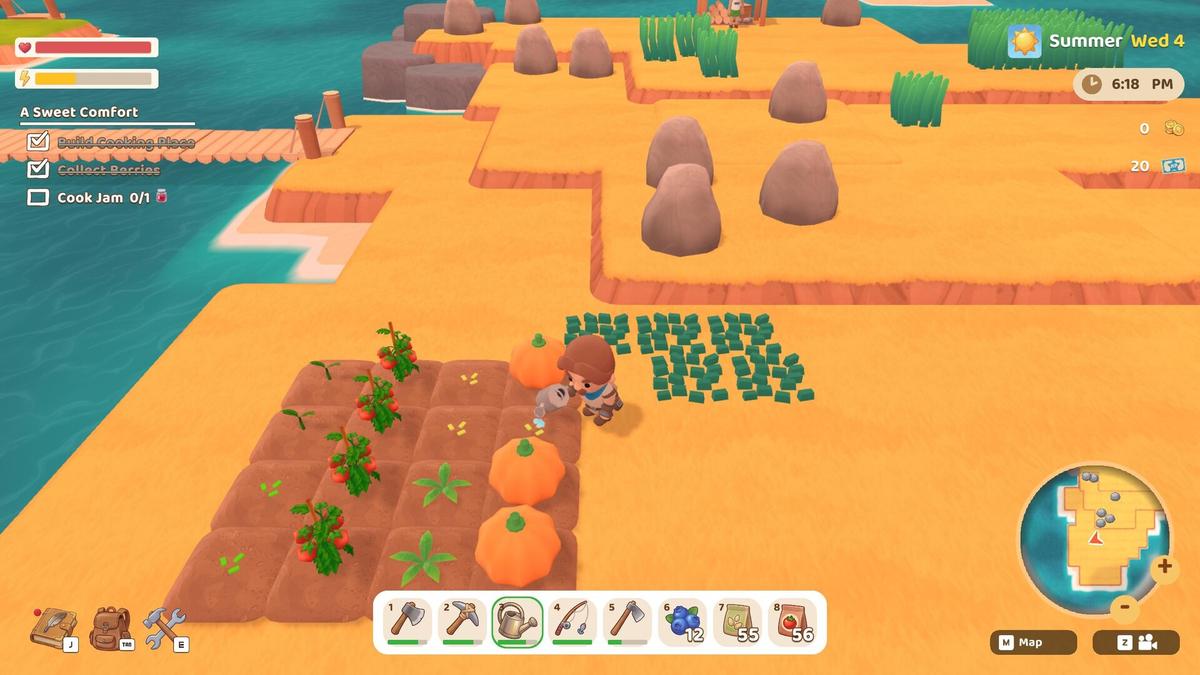The height and width of the screenshot is (675, 1200).
Task: Open the backpack inventory
Action: click(110, 628)
